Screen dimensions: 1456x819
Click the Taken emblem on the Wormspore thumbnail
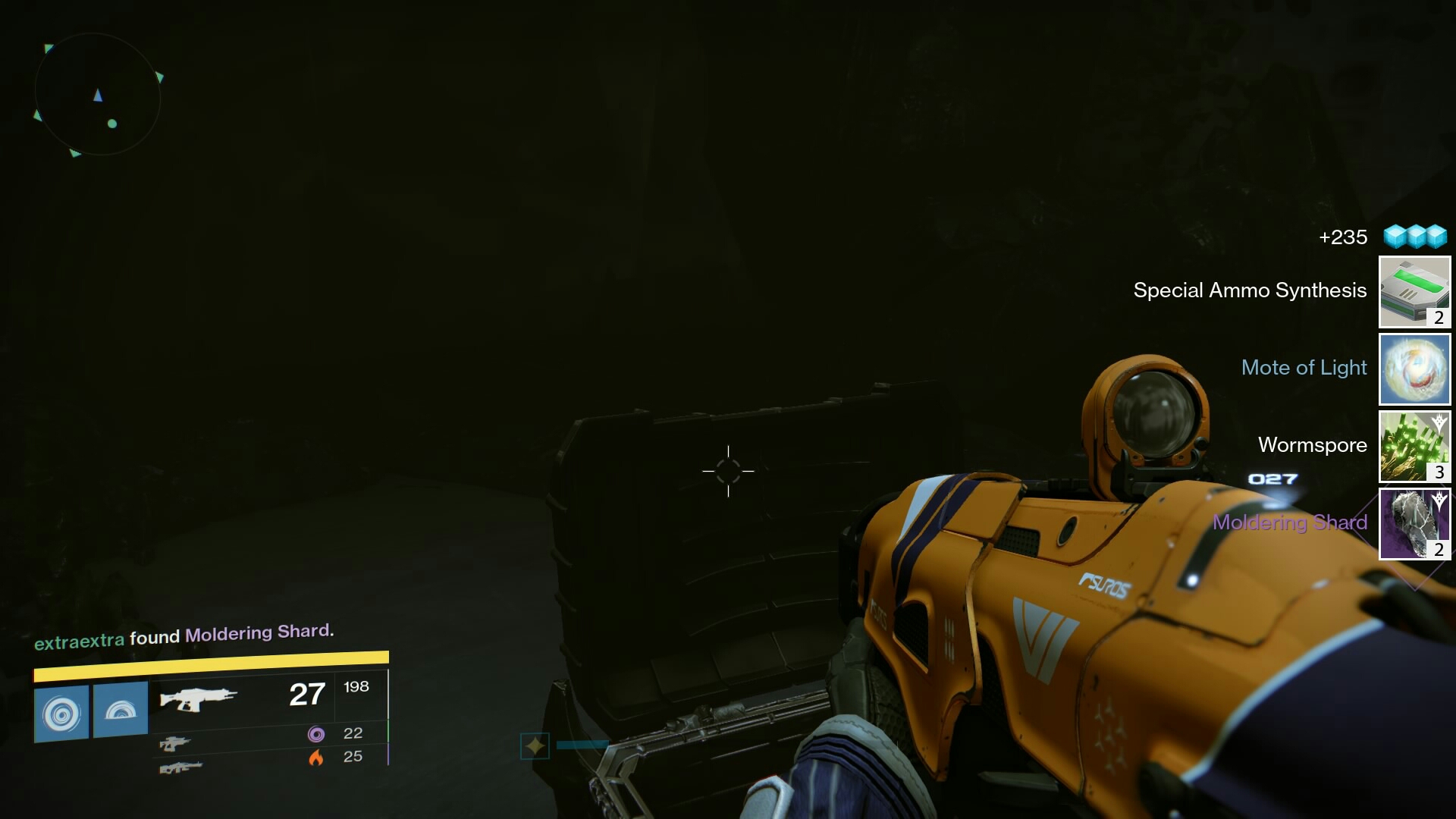point(1437,422)
